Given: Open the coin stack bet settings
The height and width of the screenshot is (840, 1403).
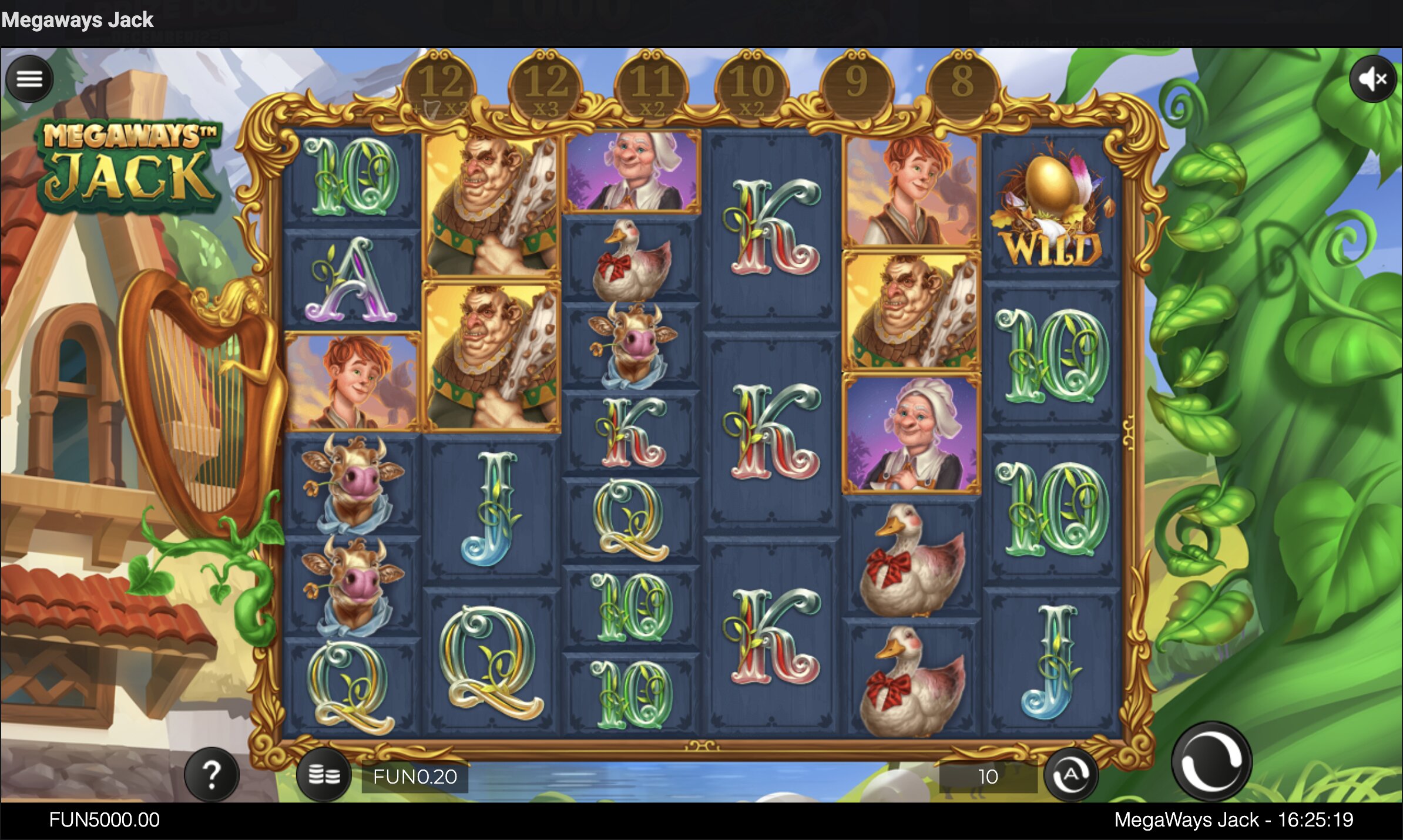Looking at the screenshot, I should 324,775.
